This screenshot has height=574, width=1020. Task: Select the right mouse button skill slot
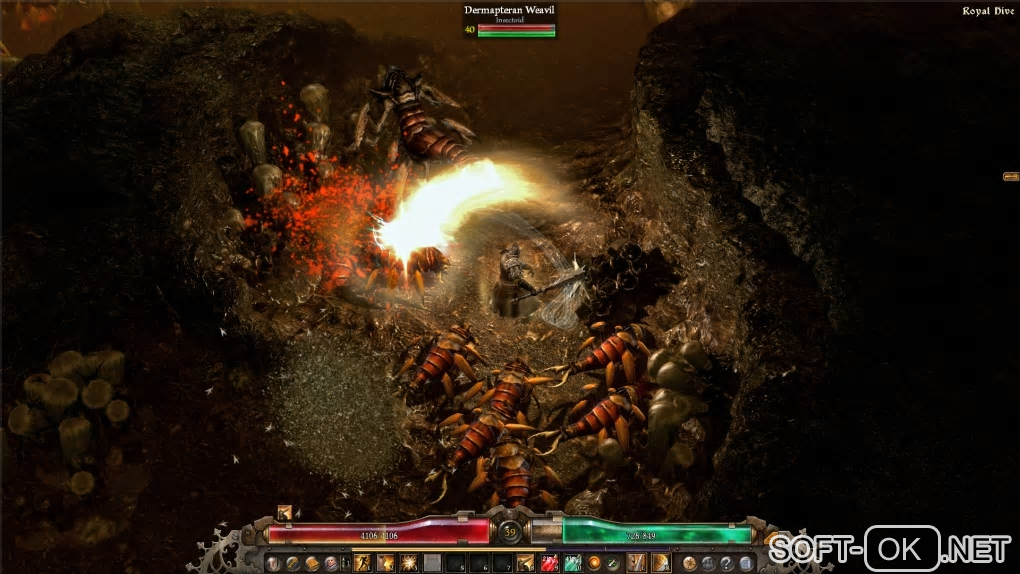661,563
